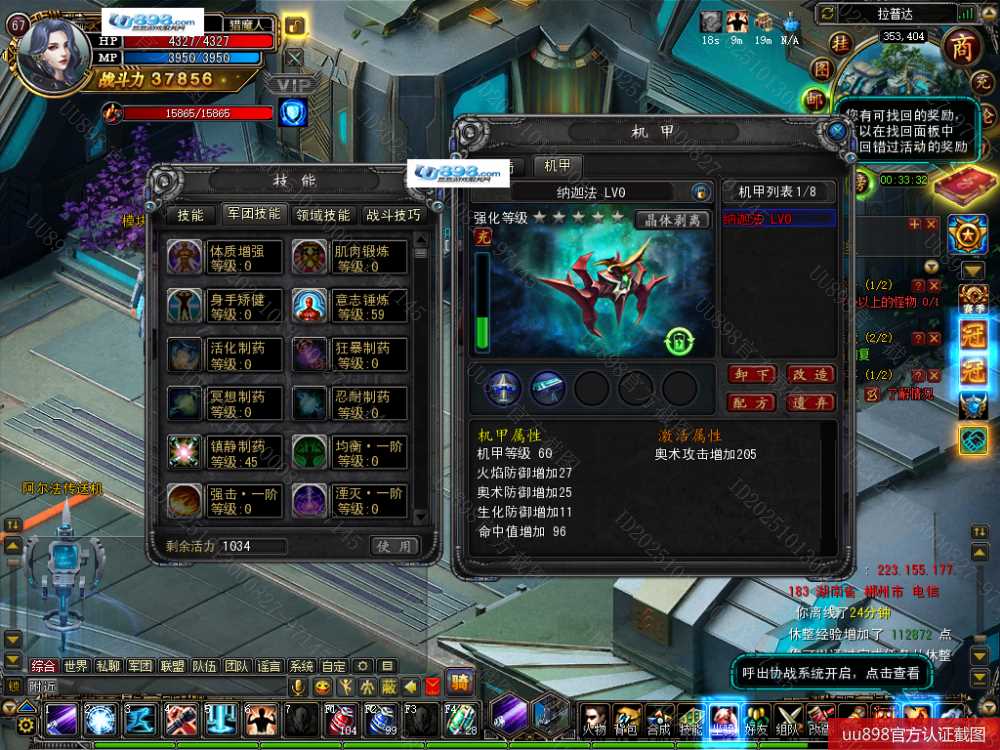Image resolution: width=1000 pixels, height=750 pixels.
Task: Switch to the 领域技能 tab
Action: tap(323, 215)
